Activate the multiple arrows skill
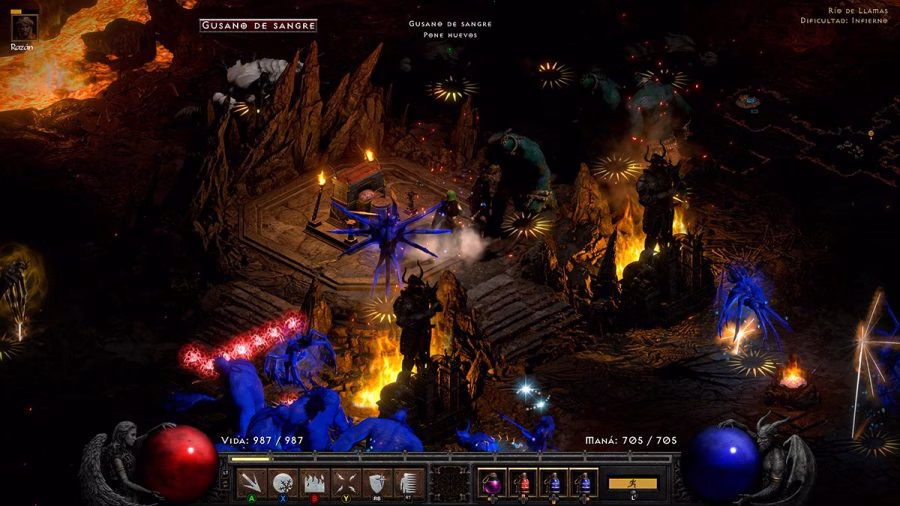Screen dimensions: 900x506 253,481
